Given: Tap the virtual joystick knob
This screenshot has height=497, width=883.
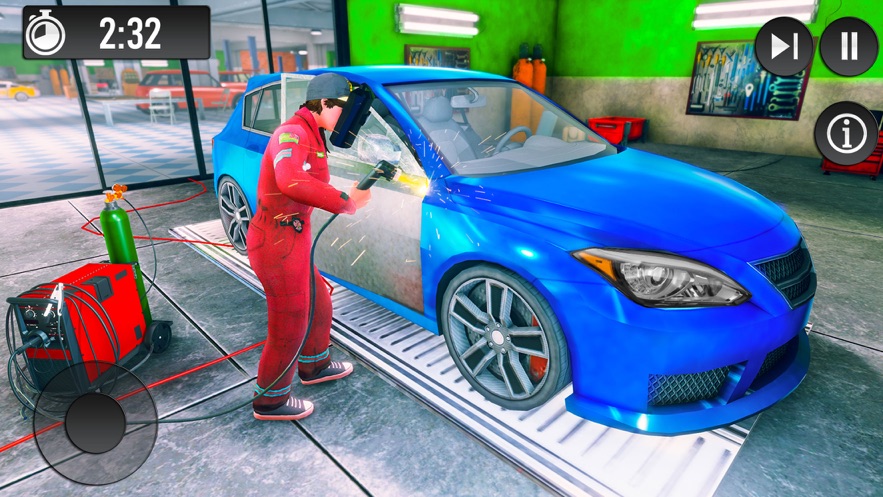Looking at the screenshot, I should [x=96, y=421].
